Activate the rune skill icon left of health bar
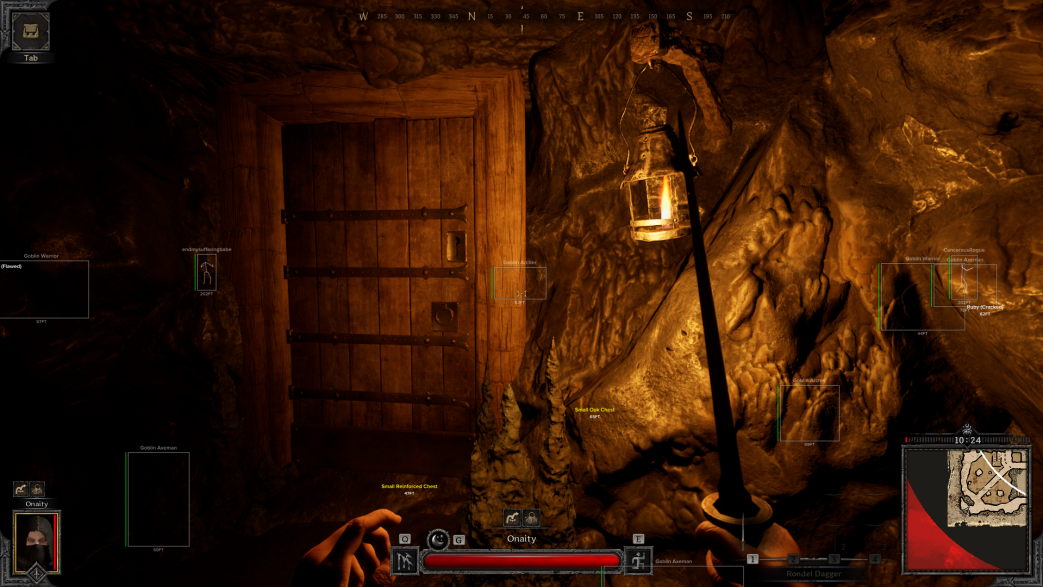 click(x=405, y=561)
